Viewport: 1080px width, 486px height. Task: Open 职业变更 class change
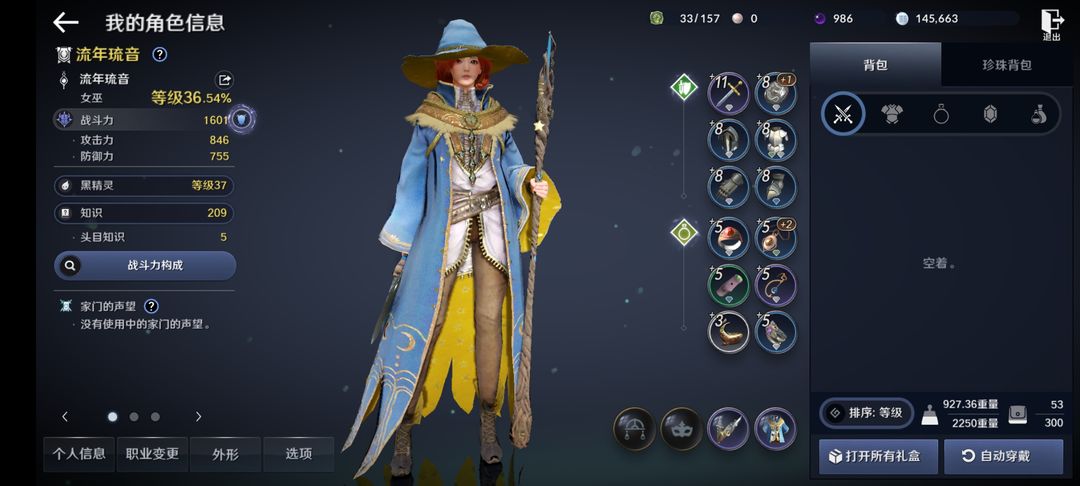tap(152, 454)
